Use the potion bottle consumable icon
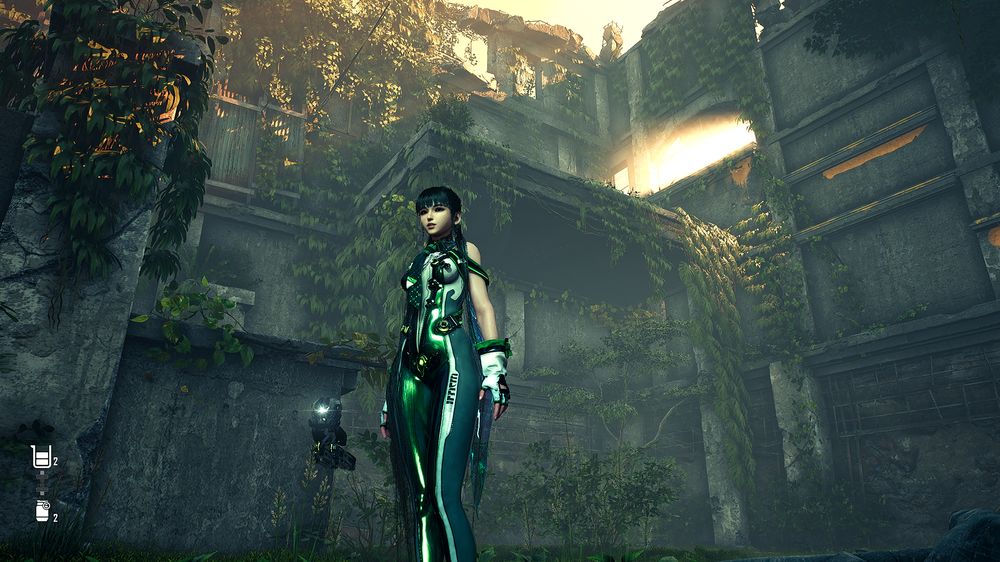The height and width of the screenshot is (562, 1000). 41,511
